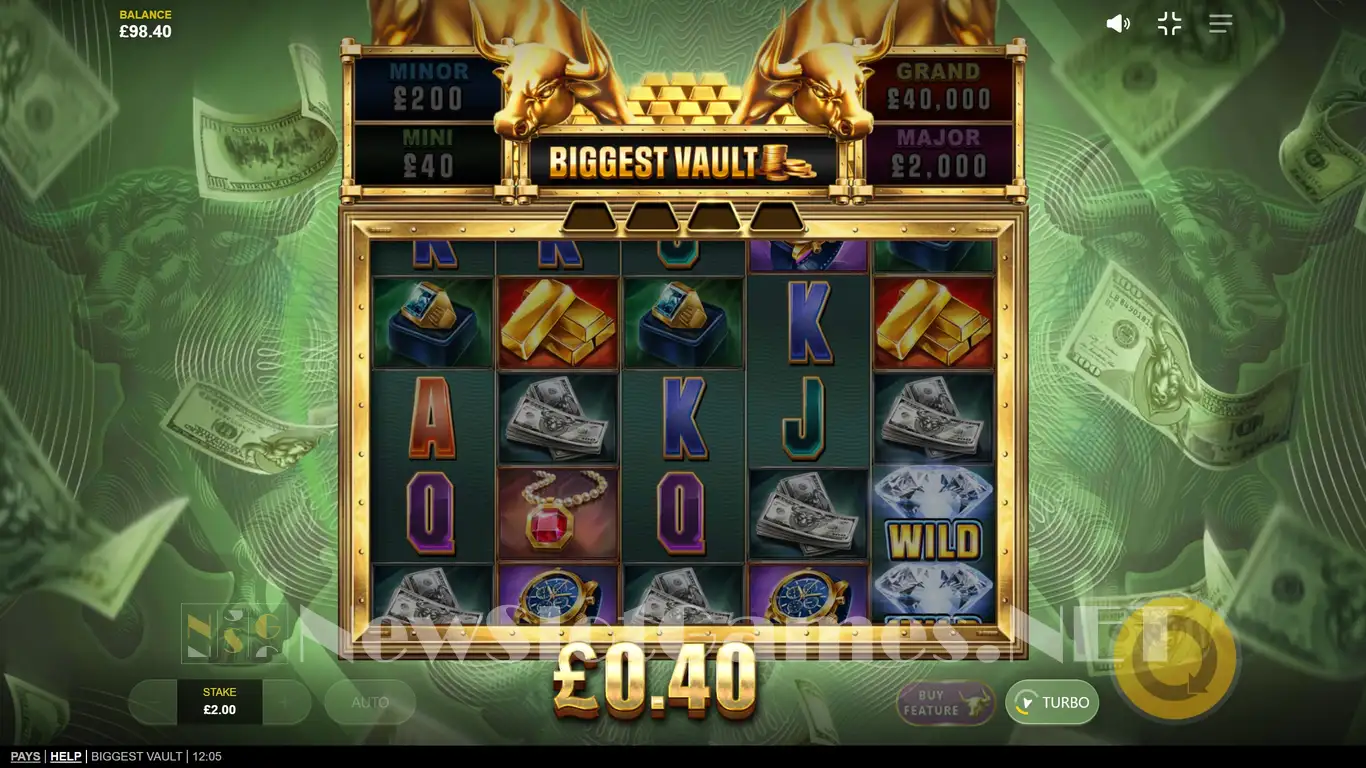Open the Buy Feature option
Viewport: 1366px width, 768px height.
945,703
